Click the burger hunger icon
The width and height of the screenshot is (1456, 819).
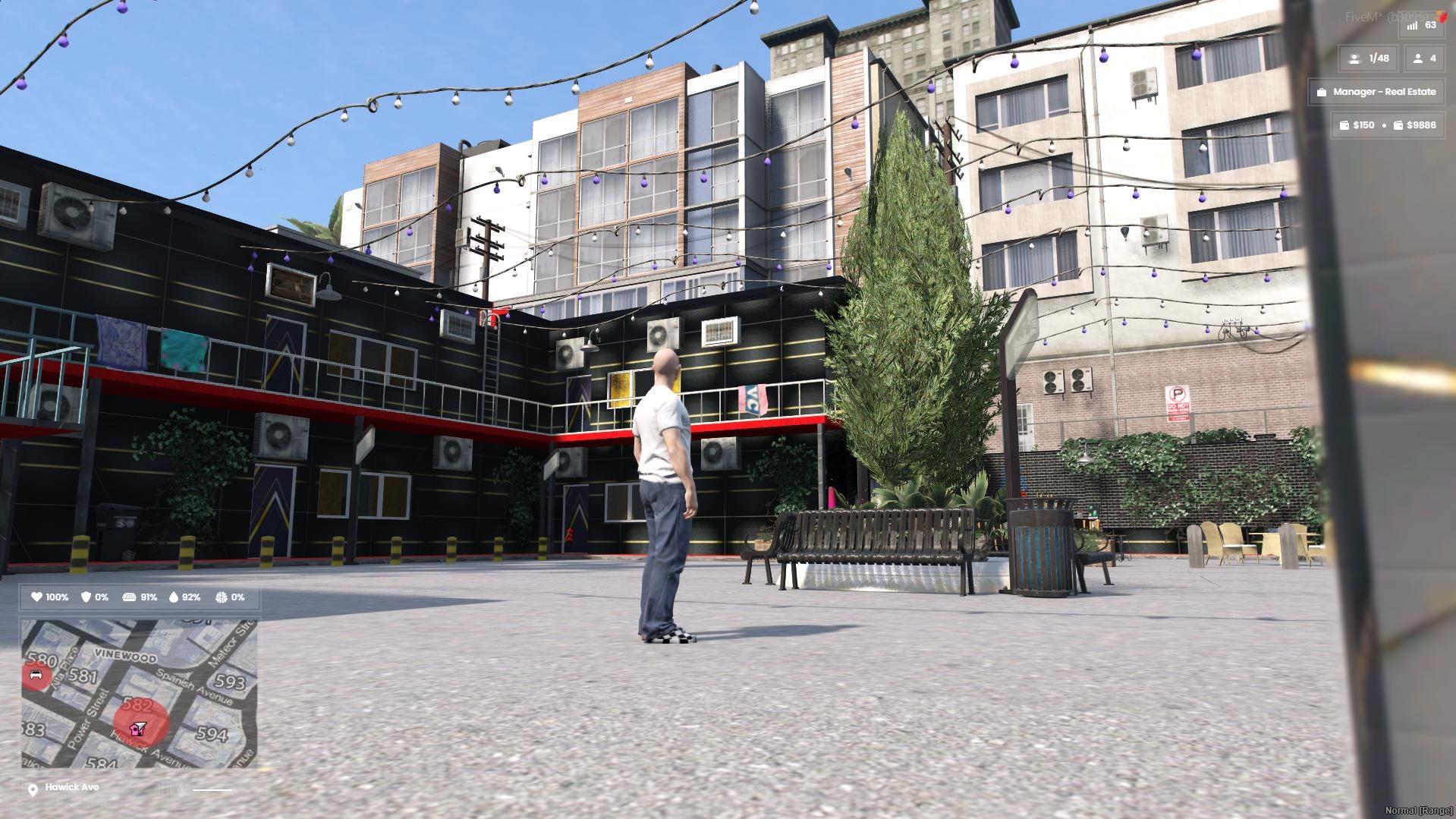[131, 597]
